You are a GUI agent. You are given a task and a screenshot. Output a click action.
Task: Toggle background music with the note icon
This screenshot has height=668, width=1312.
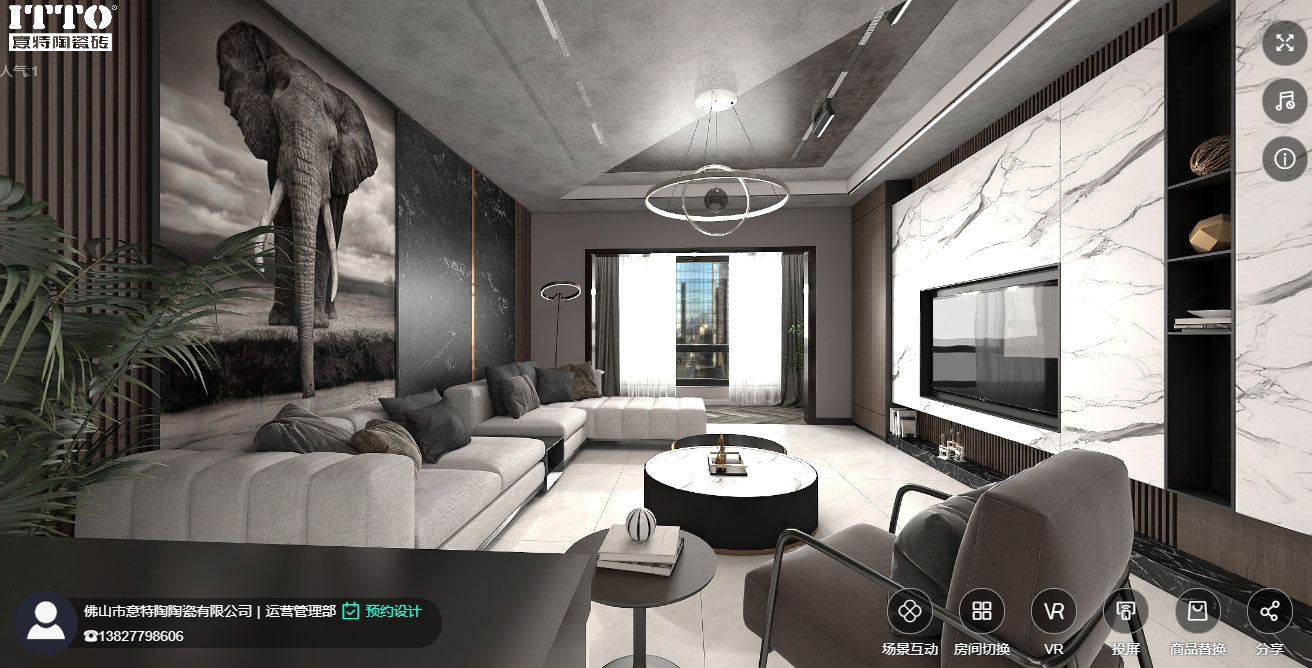(1284, 101)
